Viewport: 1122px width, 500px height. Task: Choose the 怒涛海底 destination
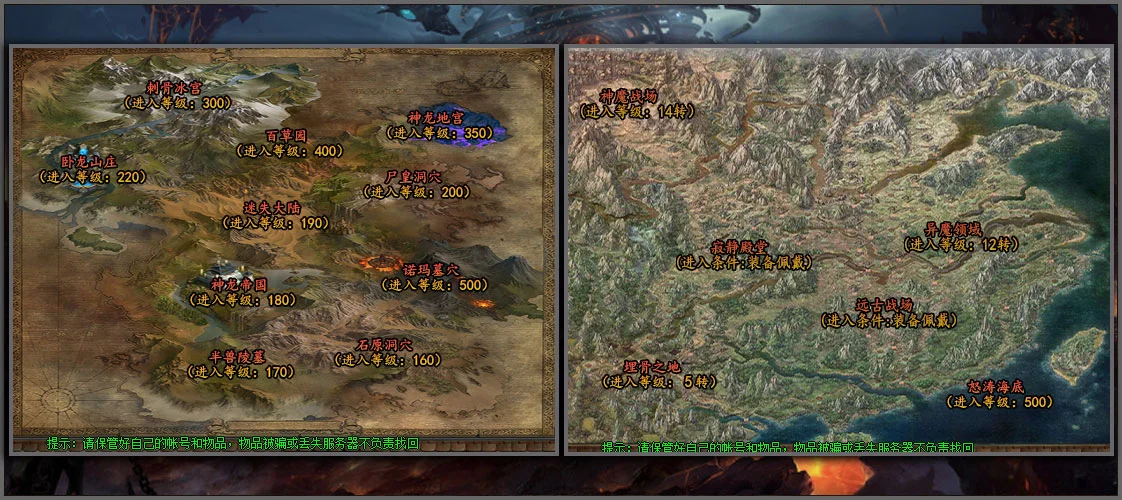point(996,386)
